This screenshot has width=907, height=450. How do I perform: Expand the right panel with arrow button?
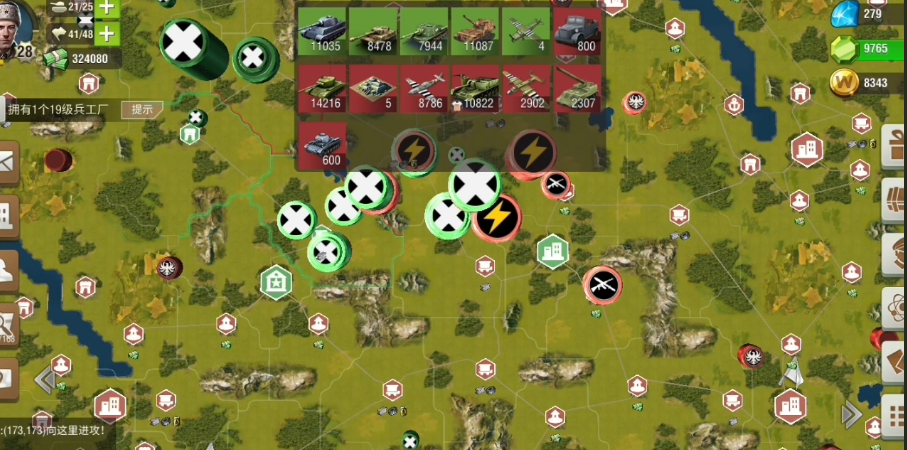tap(852, 413)
